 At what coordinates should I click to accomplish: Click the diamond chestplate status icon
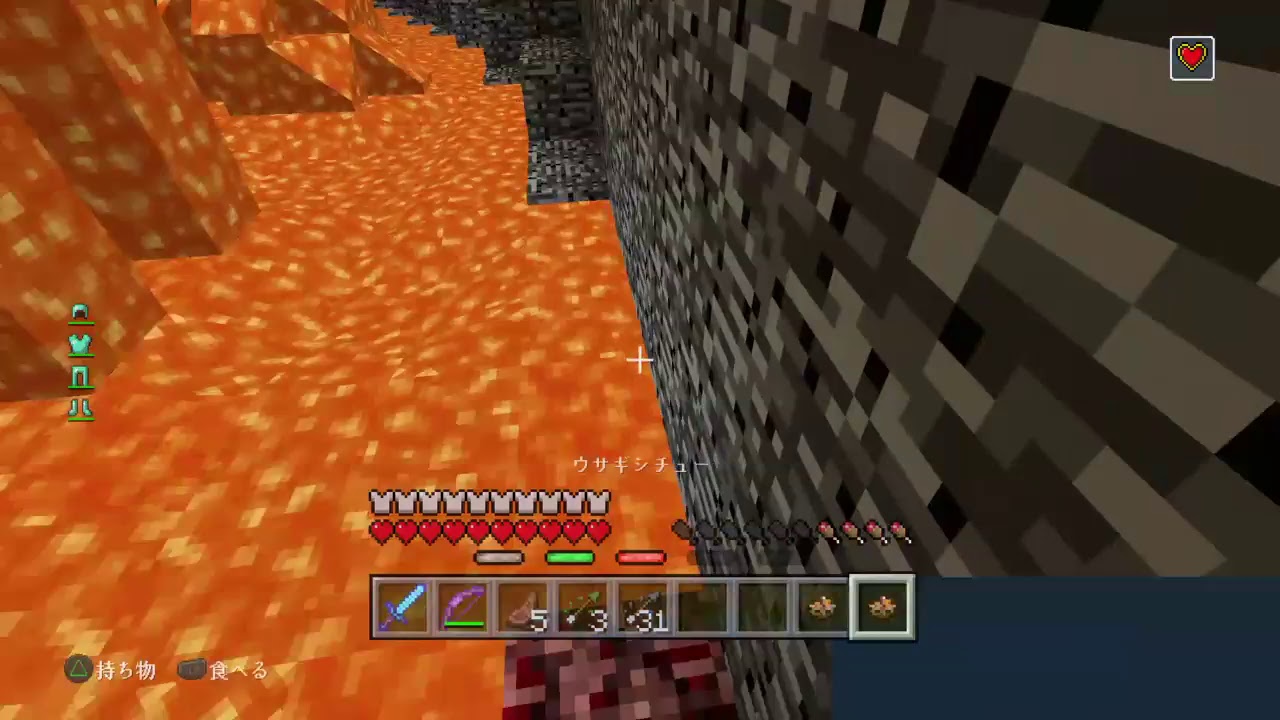[80, 344]
